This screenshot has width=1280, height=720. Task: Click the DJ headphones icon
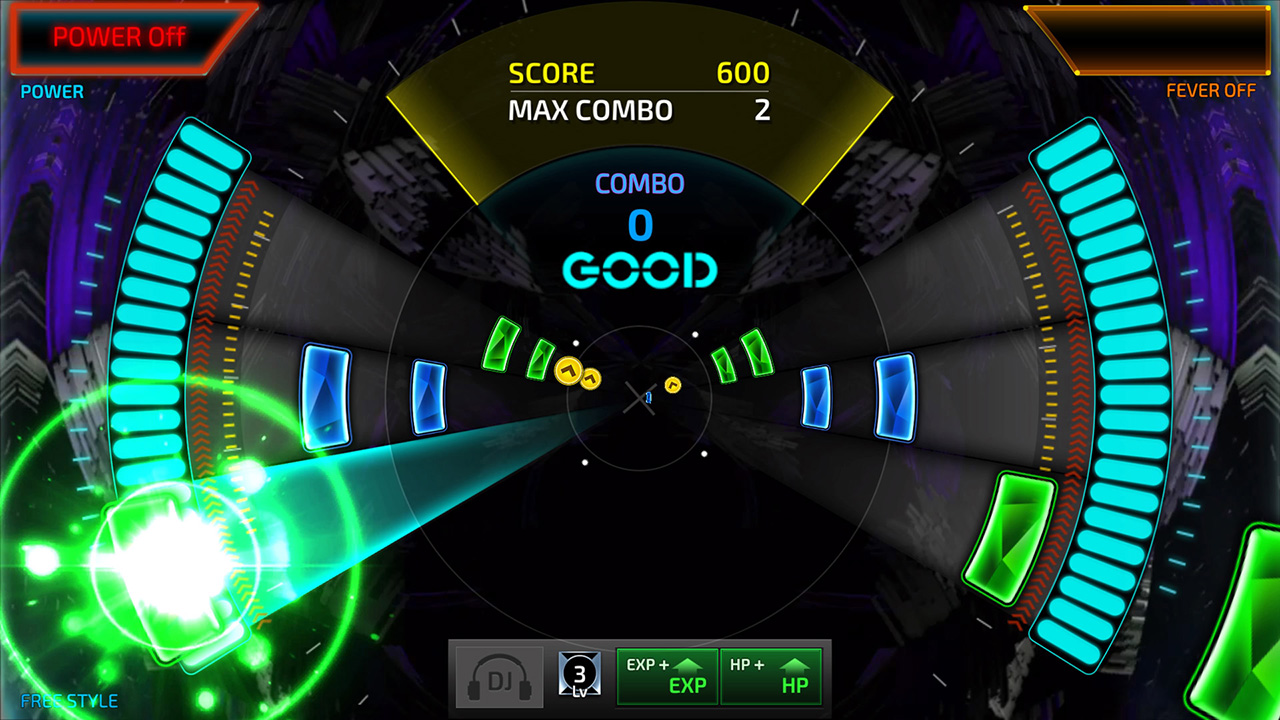point(497,675)
